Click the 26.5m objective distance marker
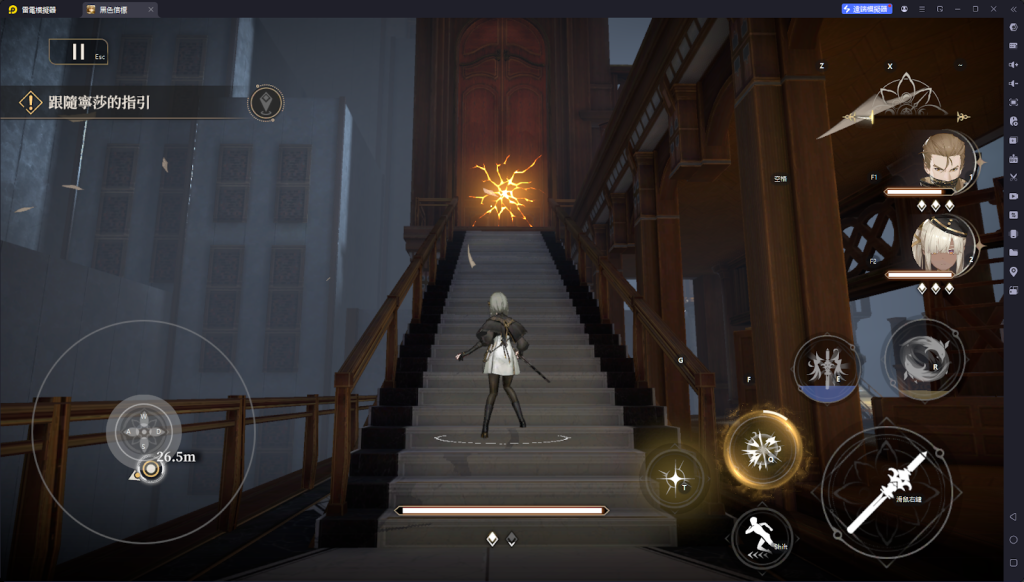Screen dimensions: 1024x582 coord(152,468)
